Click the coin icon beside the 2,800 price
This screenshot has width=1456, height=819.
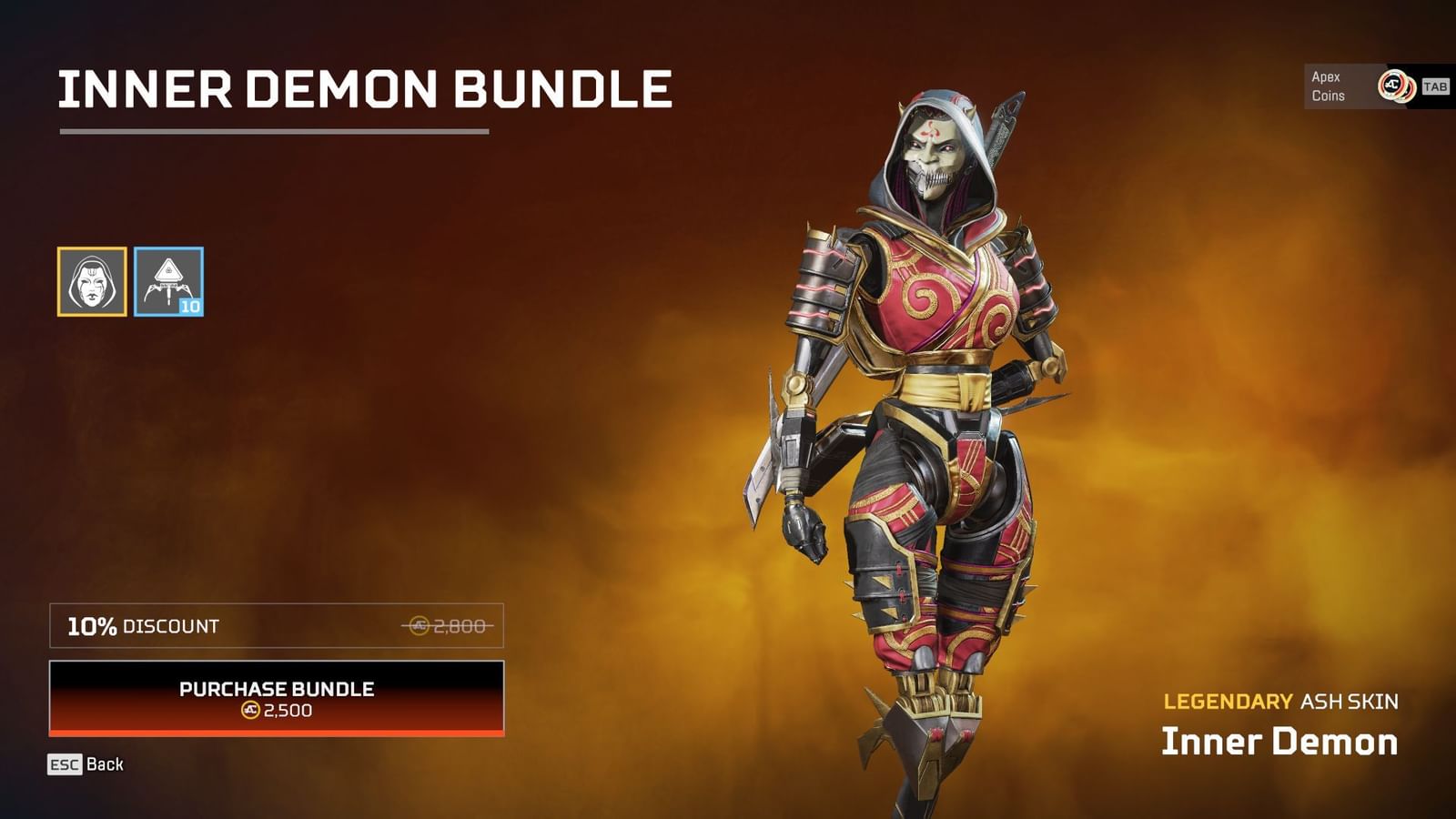click(420, 626)
